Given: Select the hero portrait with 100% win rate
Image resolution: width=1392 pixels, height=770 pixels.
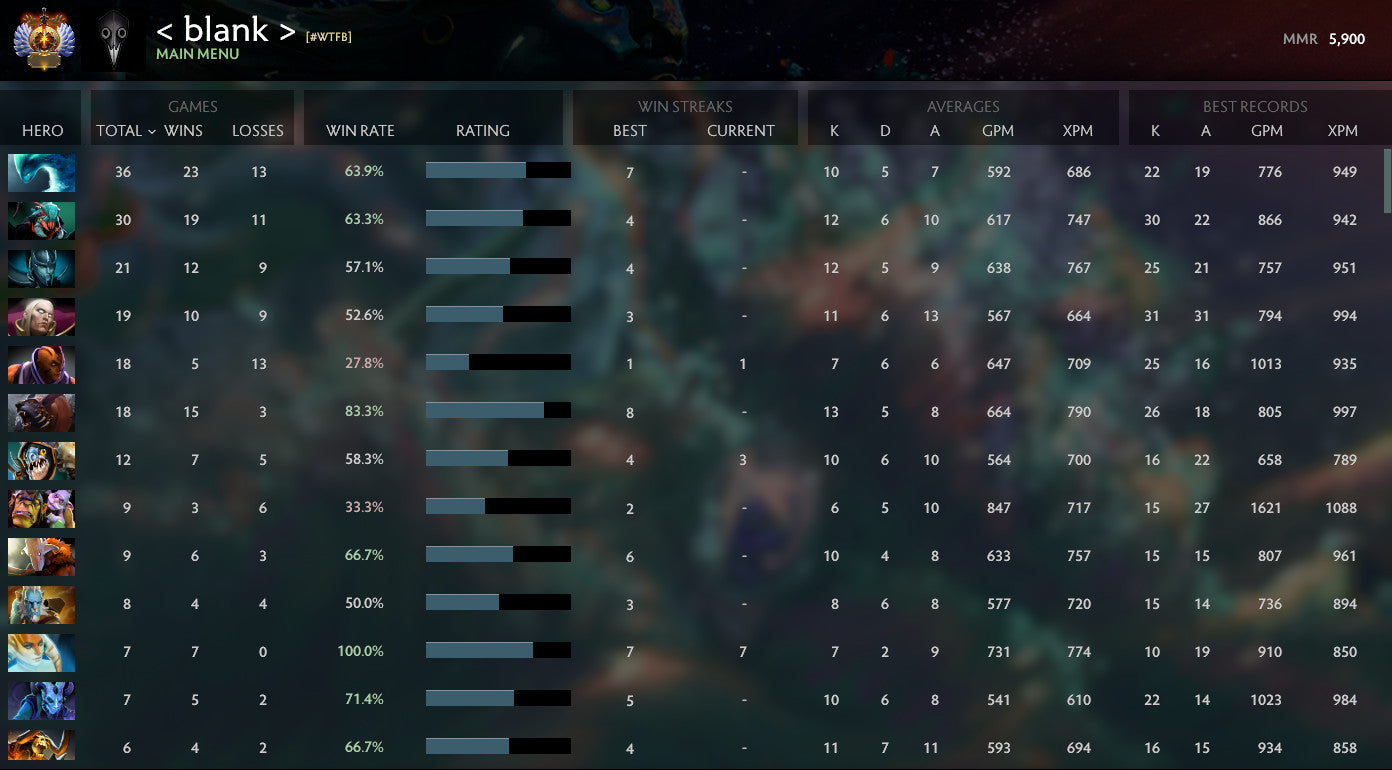Looking at the screenshot, I should (41, 652).
